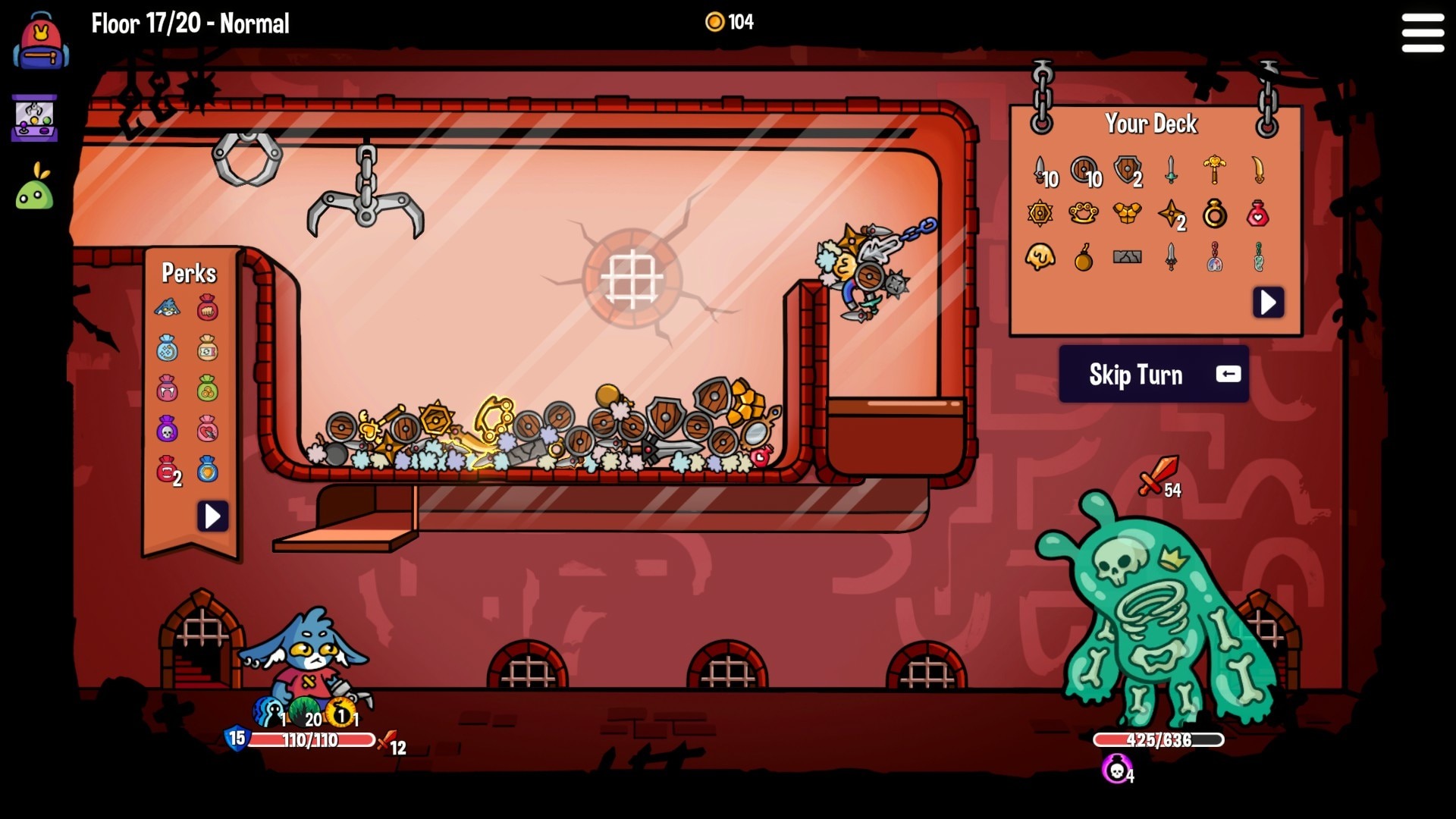This screenshot has height=819, width=1456.
Task: Click the kite shield card marked 2
Action: click(x=1127, y=171)
